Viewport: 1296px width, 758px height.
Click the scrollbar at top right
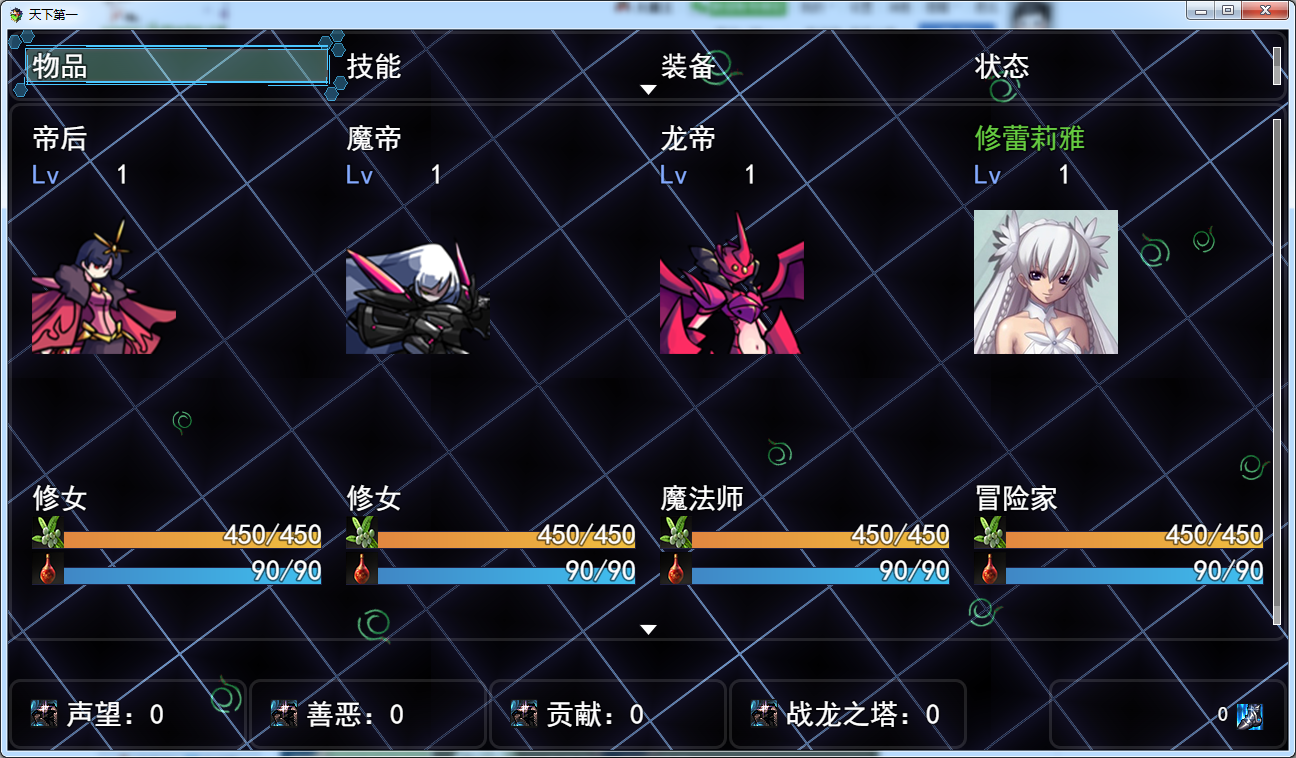click(x=1278, y=65)
